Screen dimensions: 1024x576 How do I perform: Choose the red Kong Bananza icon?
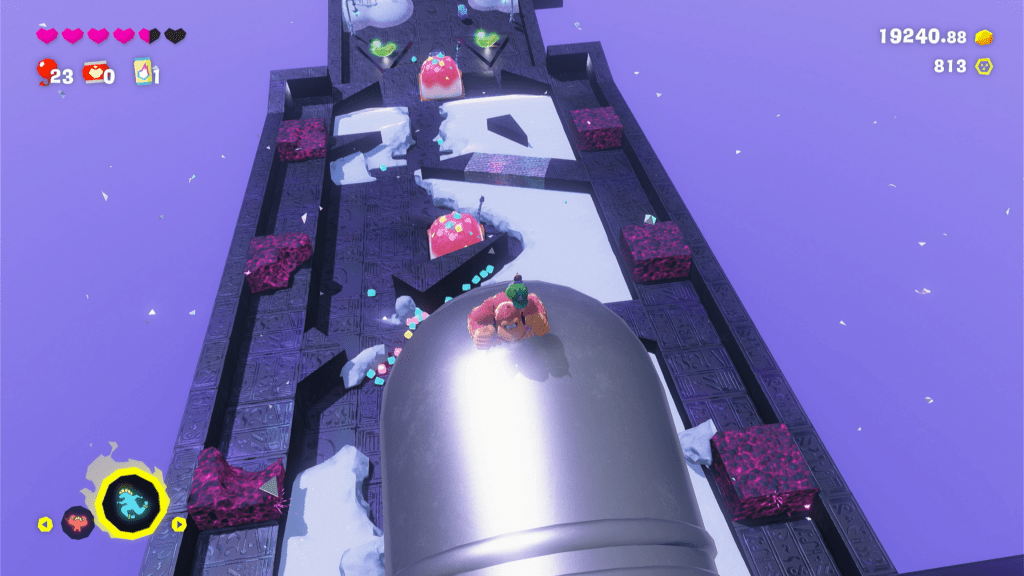tap(76, 522)
